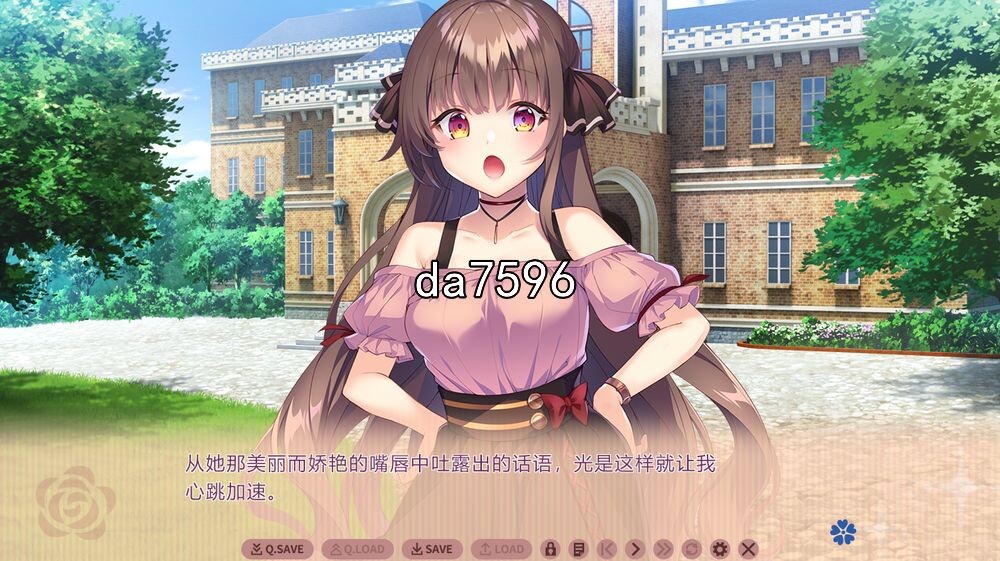Click the Q.LOAD quick load button
The height and width of the screenshot is (561, 1000).
pos(357,549)
